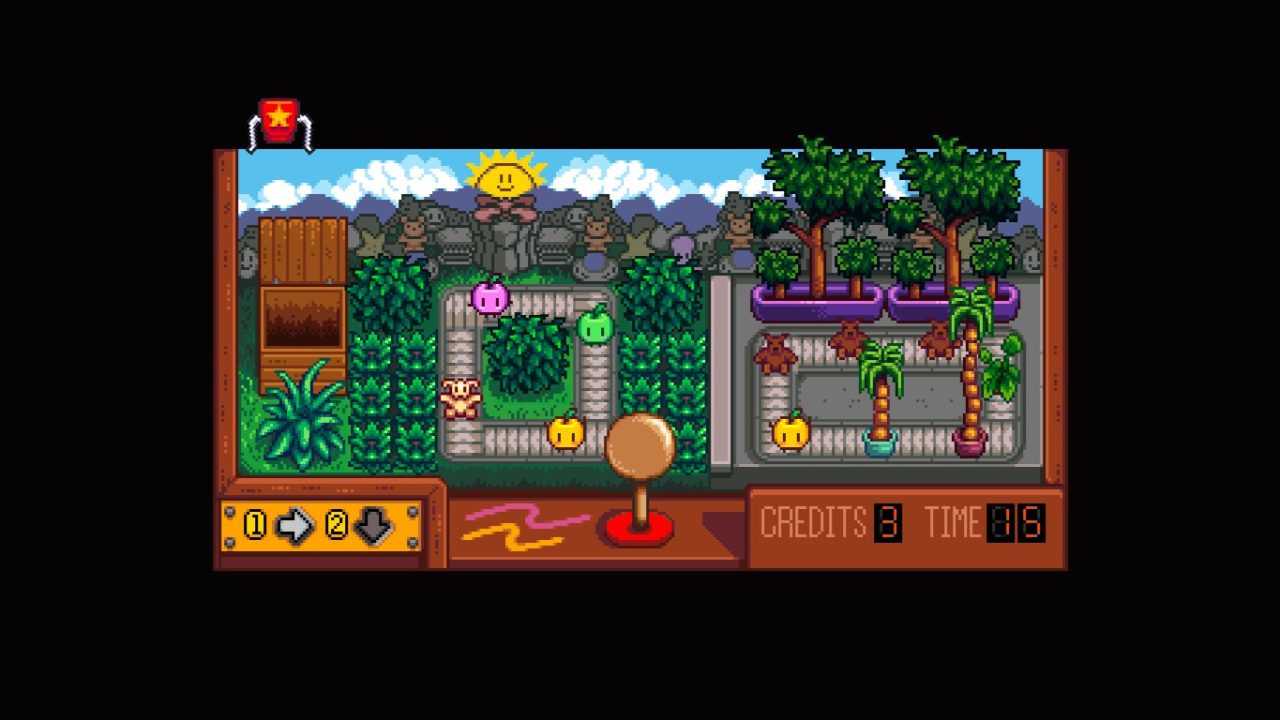Click the purple planter box holding small trees
The image size is (1280, 720).
[x=815, y=300]
